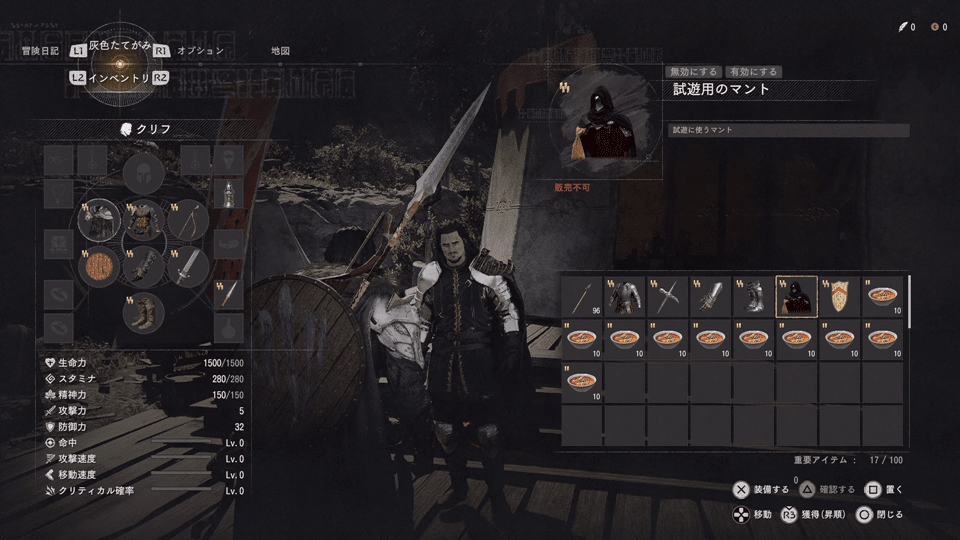Select the metal gauntlet in inventory

(711, 297)
